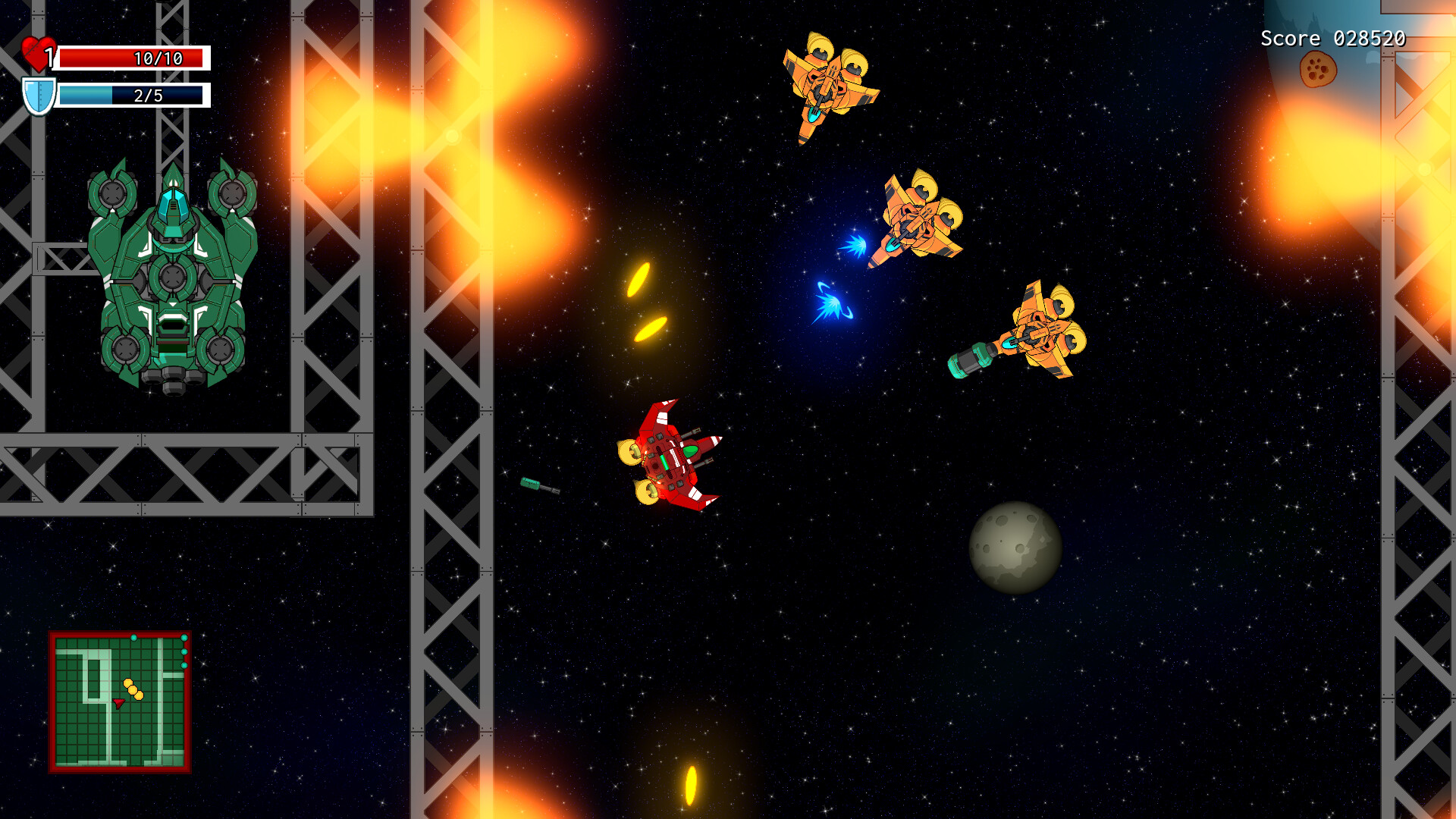Click the orange ship near the blue flare
Viewport: 1456px width, 819px height.
(918, 220)
